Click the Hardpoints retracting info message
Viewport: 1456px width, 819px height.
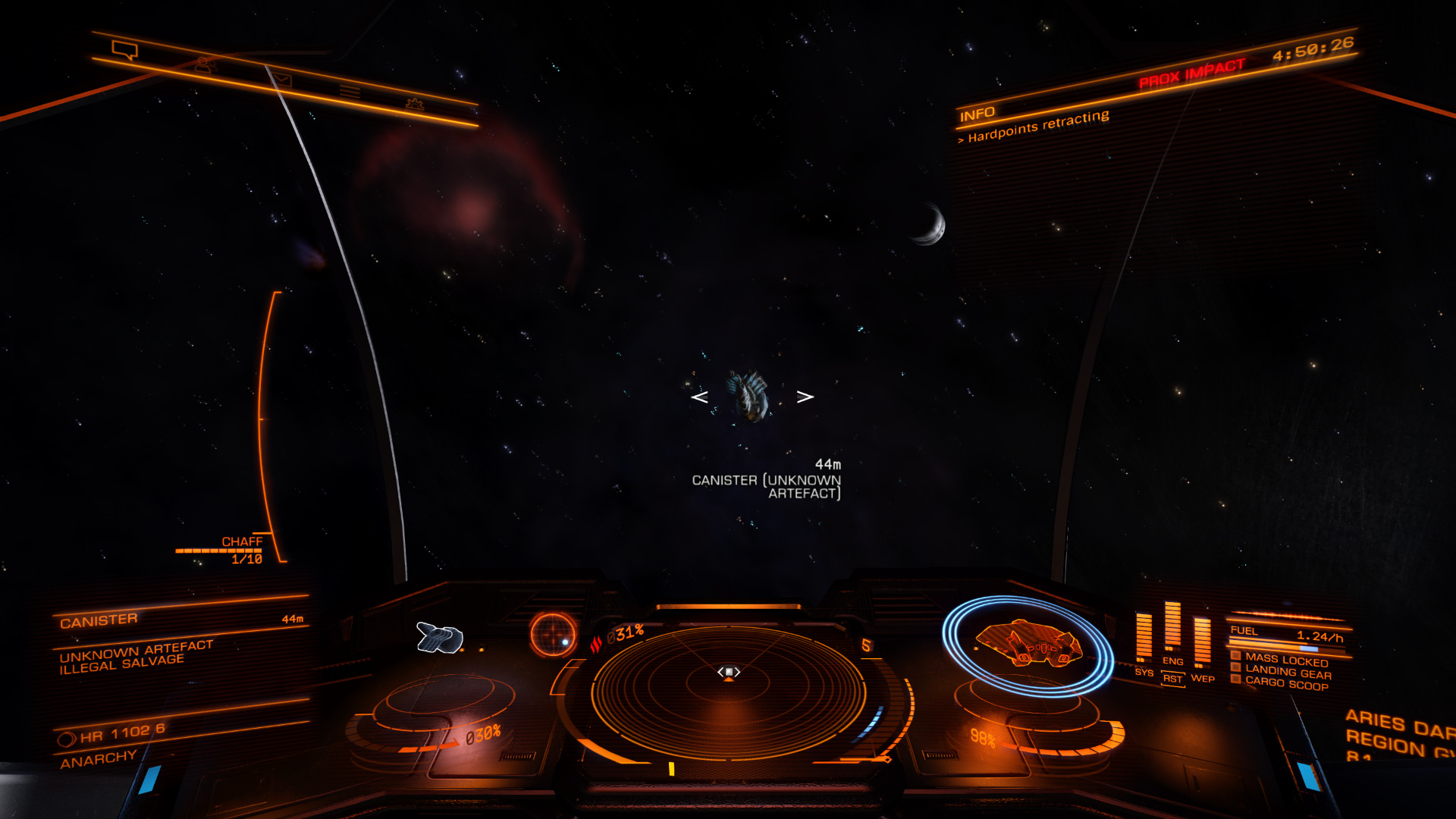coord(1038,127)
